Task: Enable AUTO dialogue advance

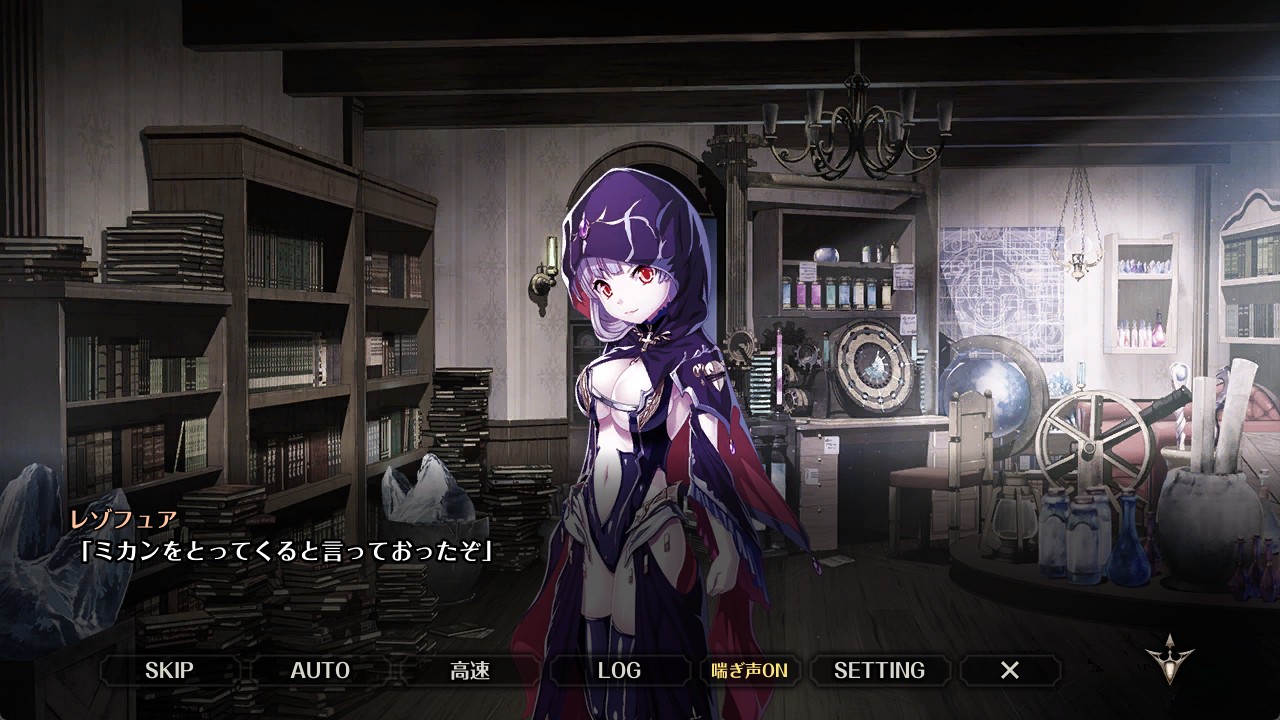Action: (x=320, y=670)
